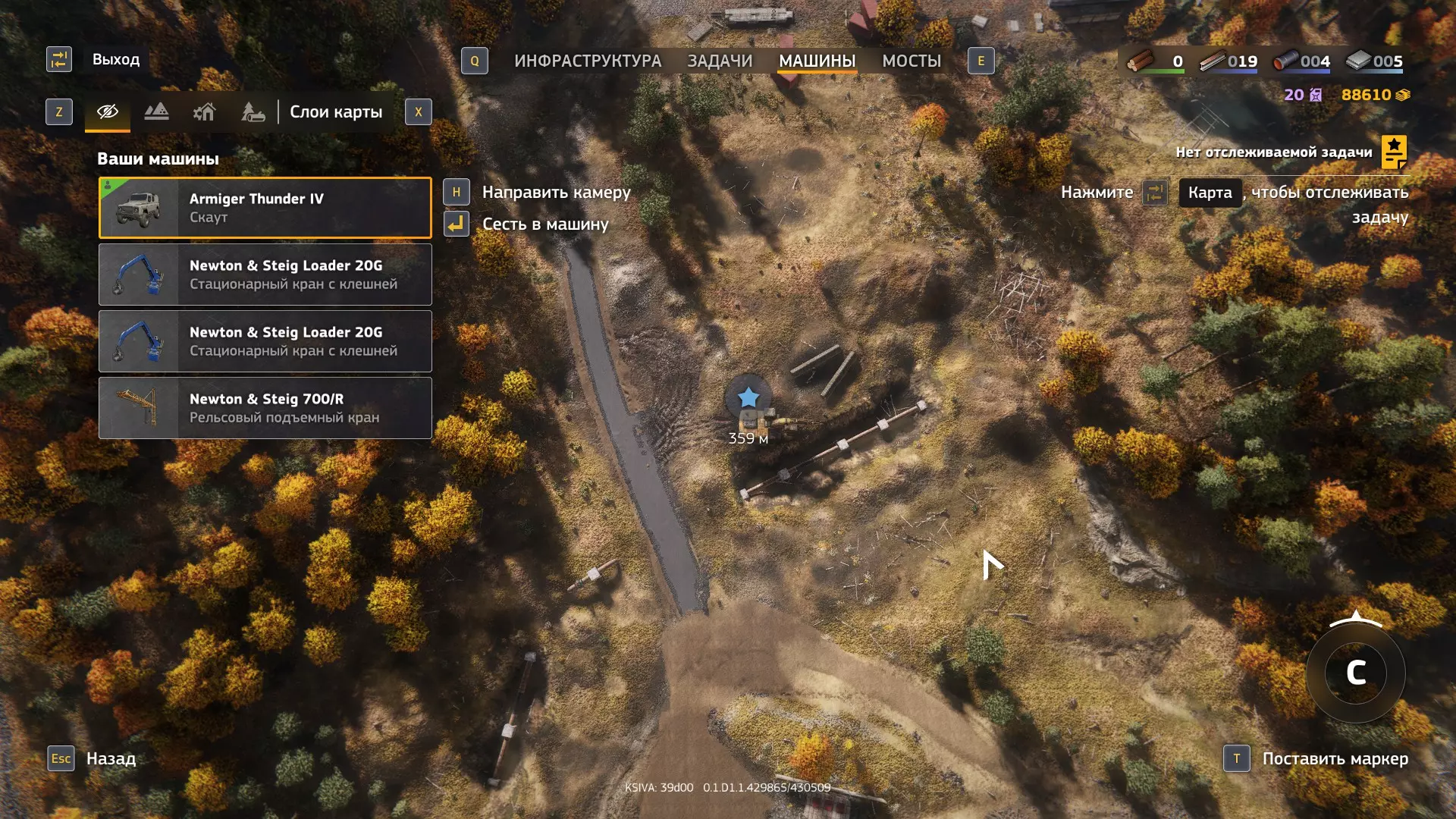Show the buildings map layer
The width and height of the screenshot is (1456, 819).
click(x=204, y=112)
